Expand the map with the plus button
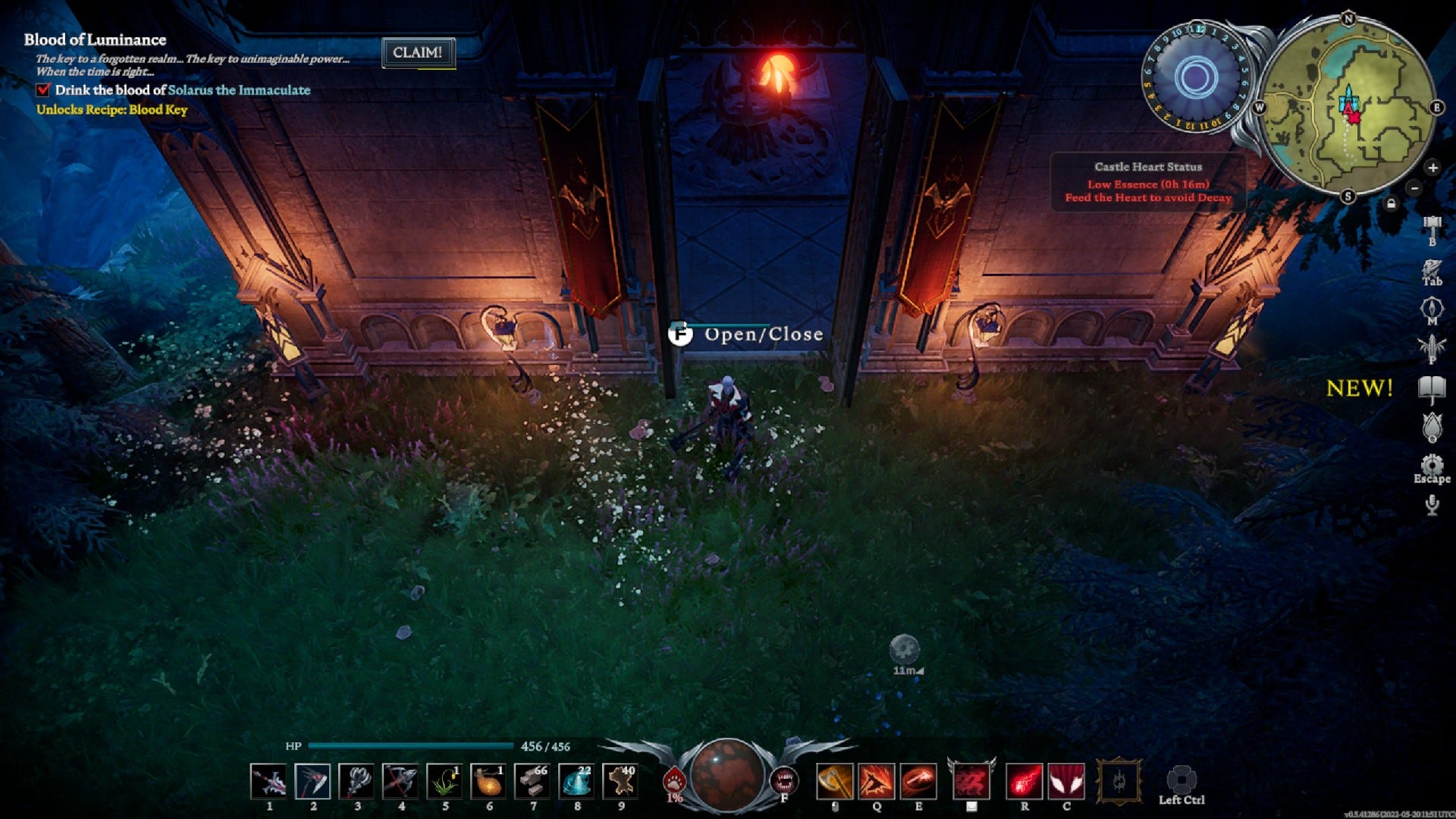The image size is (1456, 819). coord(1432,168)
